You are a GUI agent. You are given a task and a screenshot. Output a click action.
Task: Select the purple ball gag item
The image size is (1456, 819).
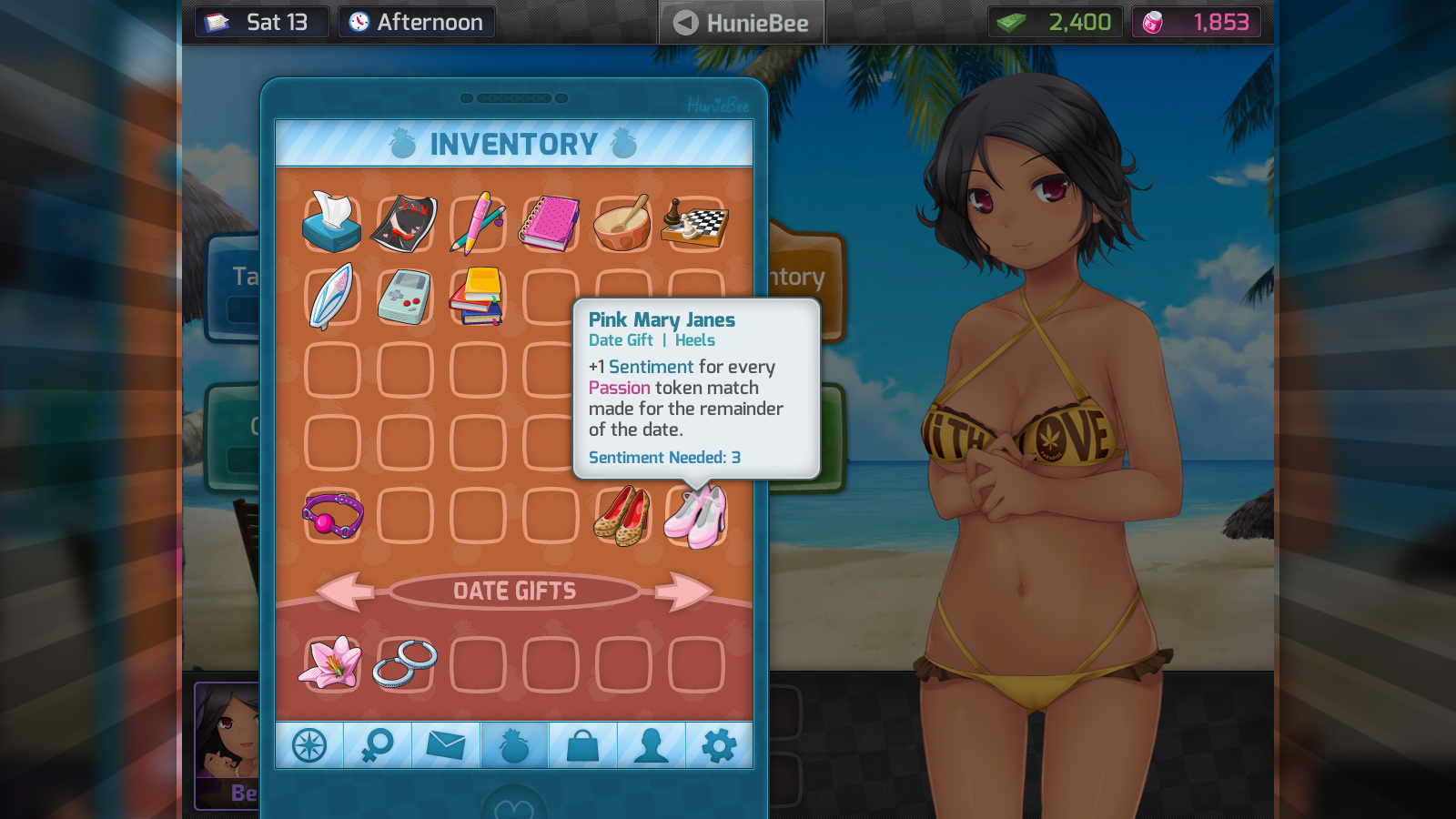tap(331, 514)
